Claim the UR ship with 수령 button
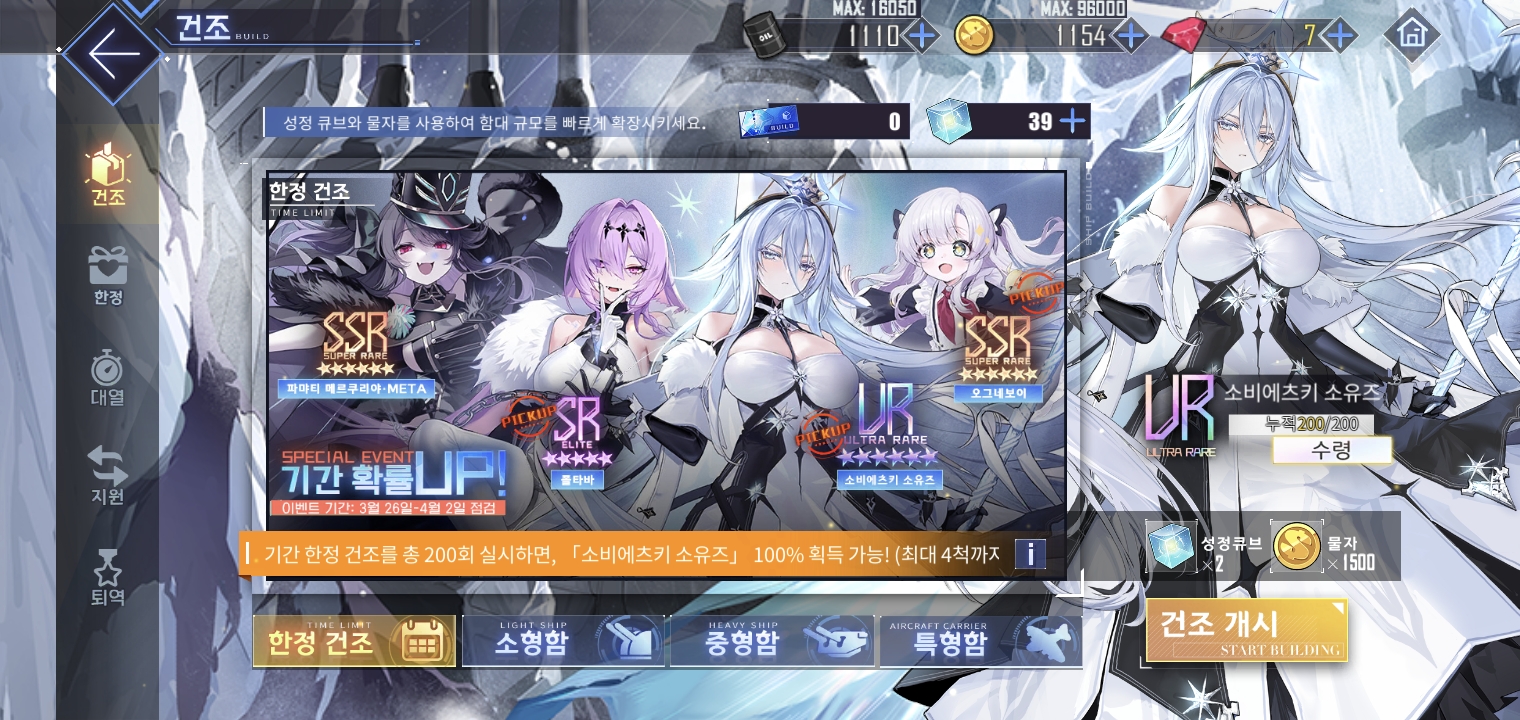Screen dimensions: 1520x720 tap(1331, 450)
